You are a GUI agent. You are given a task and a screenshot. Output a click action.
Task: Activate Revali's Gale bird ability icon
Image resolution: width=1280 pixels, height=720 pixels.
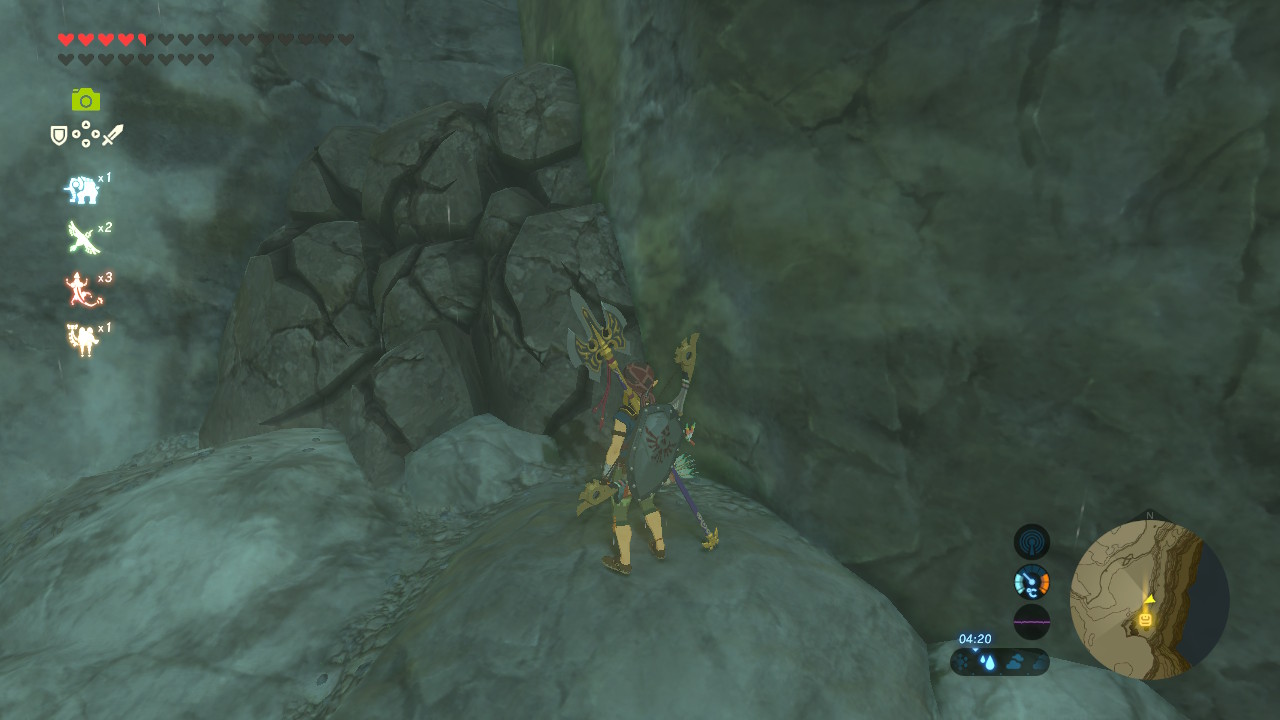coord(82,238)
